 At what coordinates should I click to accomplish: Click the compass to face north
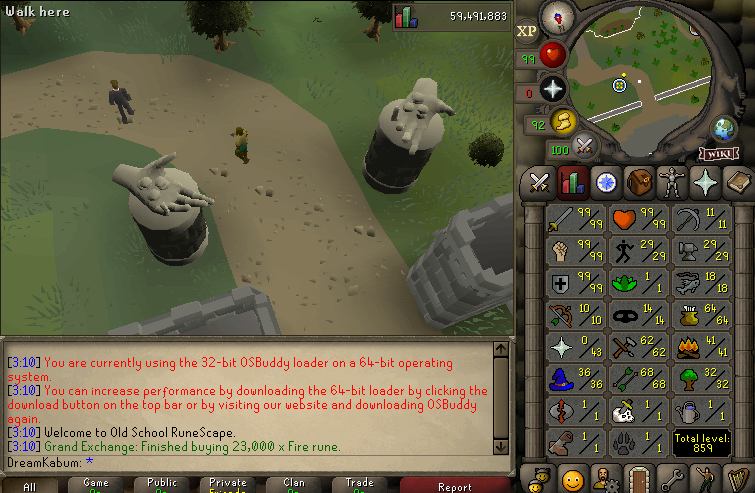(555, 18)
